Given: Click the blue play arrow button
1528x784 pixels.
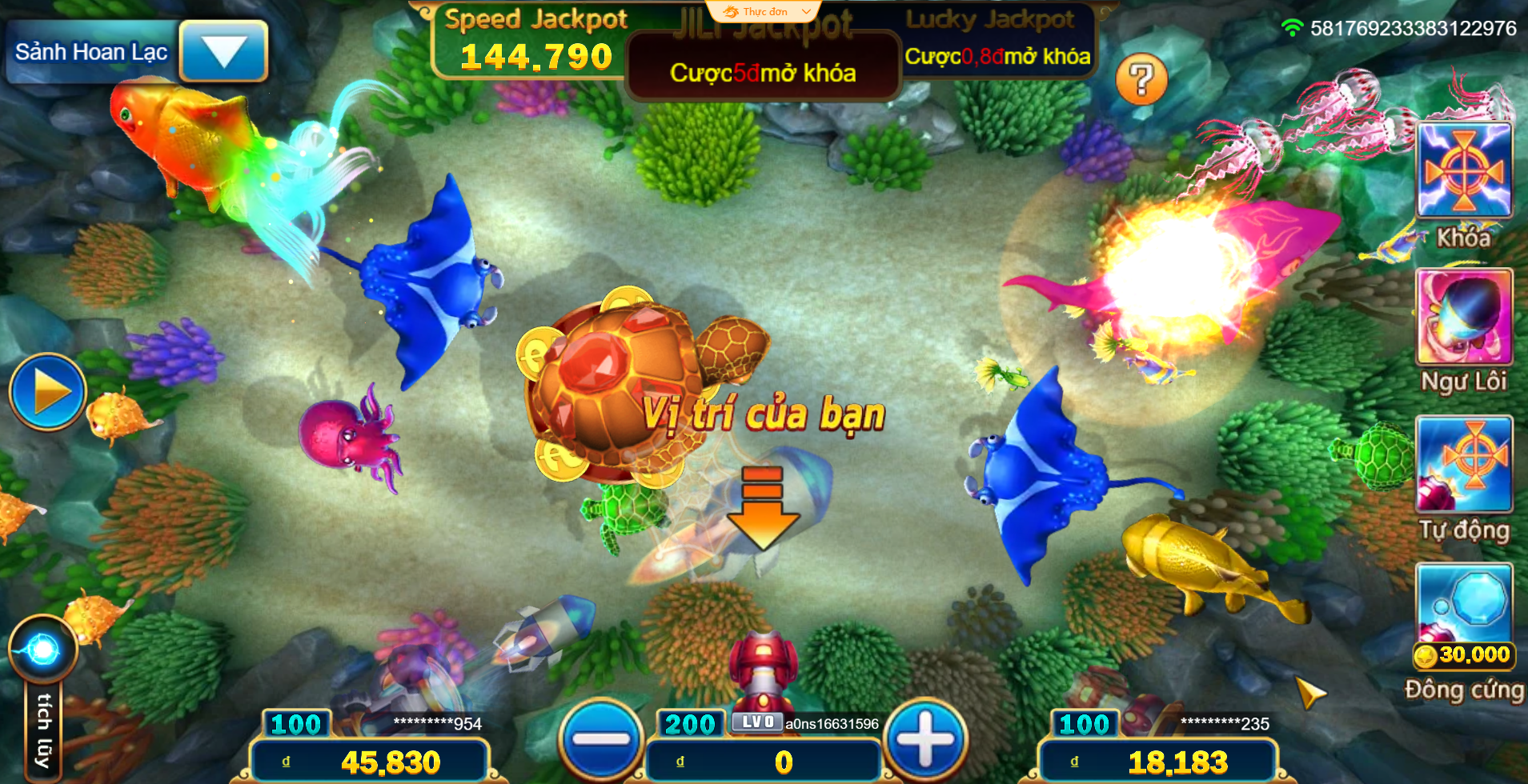Looking at the screenshot, I should click(x=48, y=392).
